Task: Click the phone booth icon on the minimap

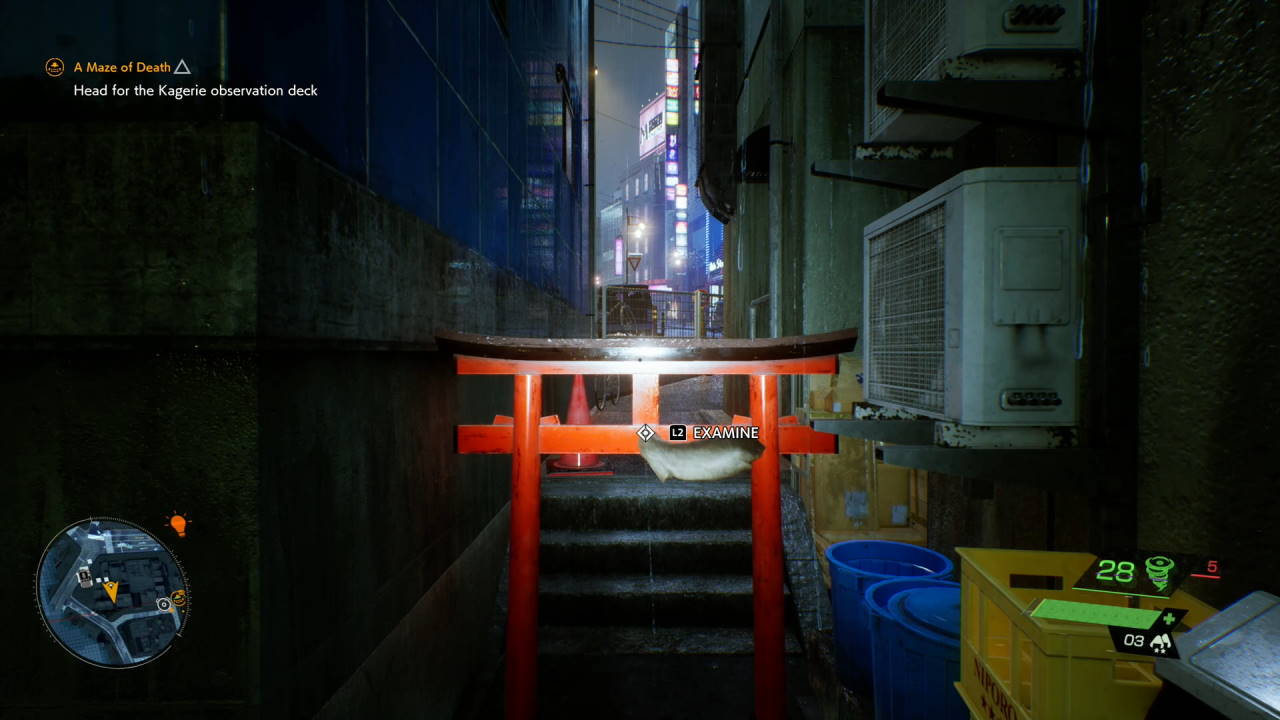Action: click(84, 577)
